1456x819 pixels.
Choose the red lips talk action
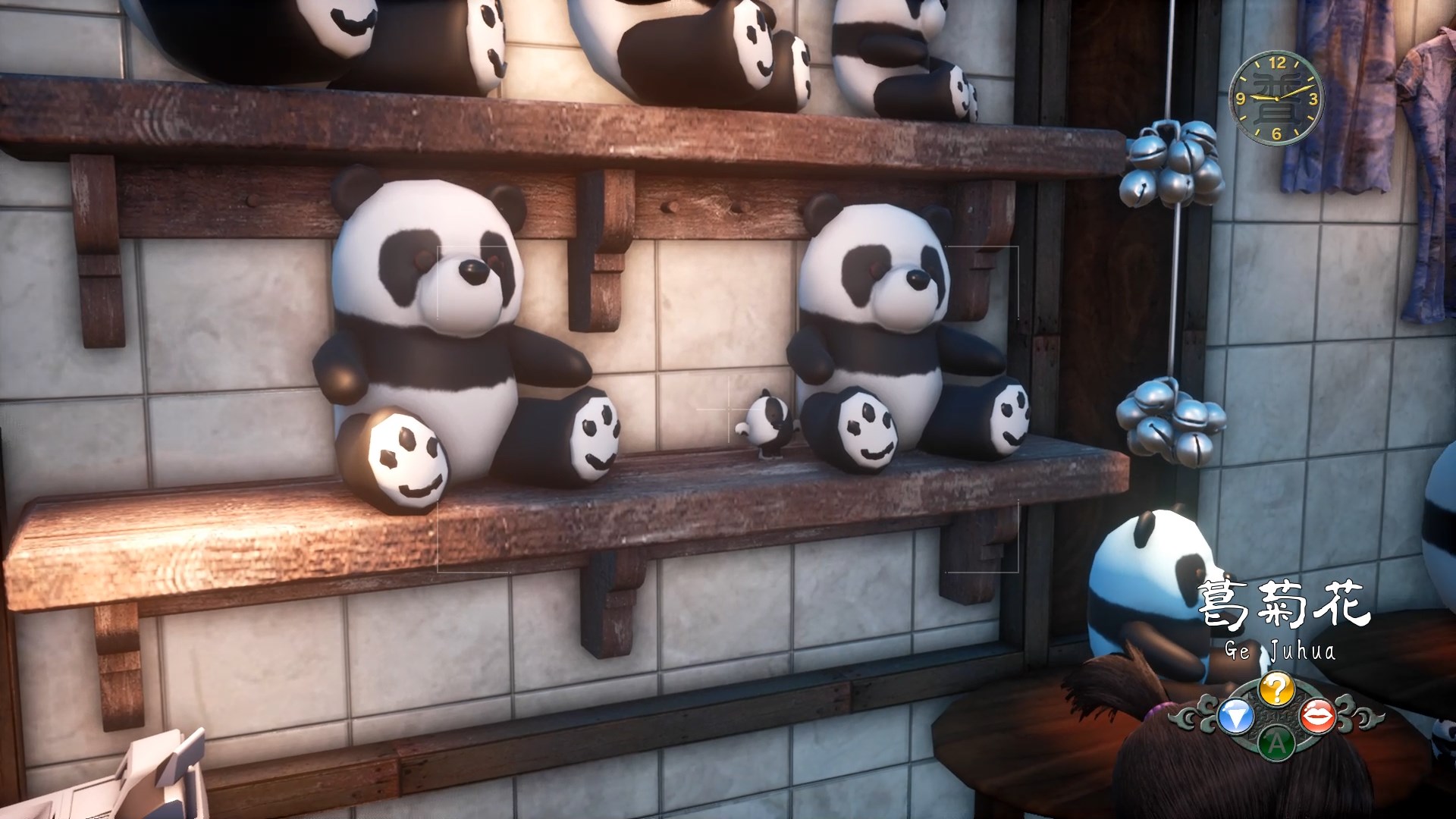point(1318,716)
